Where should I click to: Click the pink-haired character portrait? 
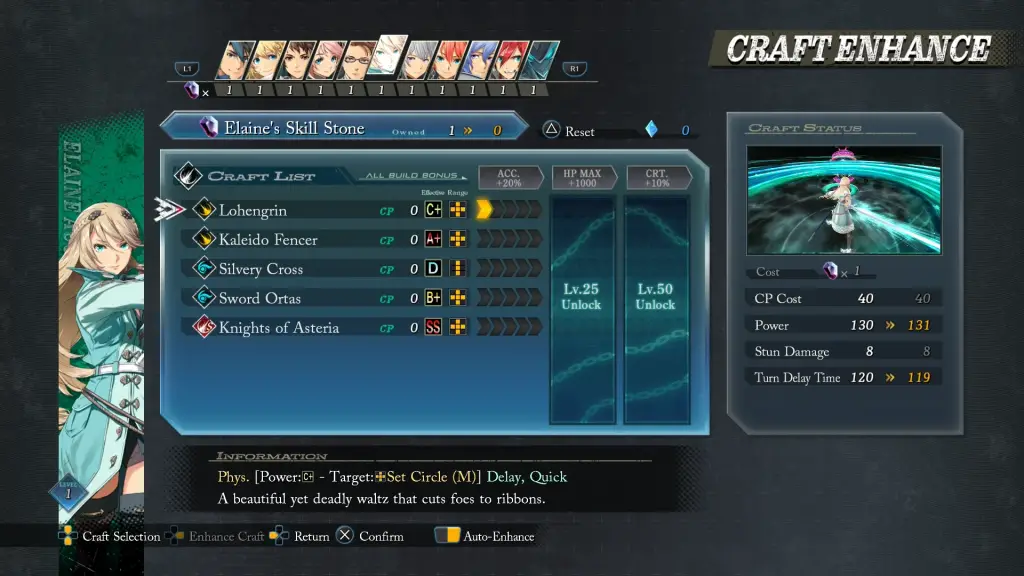tap(326, 60)
